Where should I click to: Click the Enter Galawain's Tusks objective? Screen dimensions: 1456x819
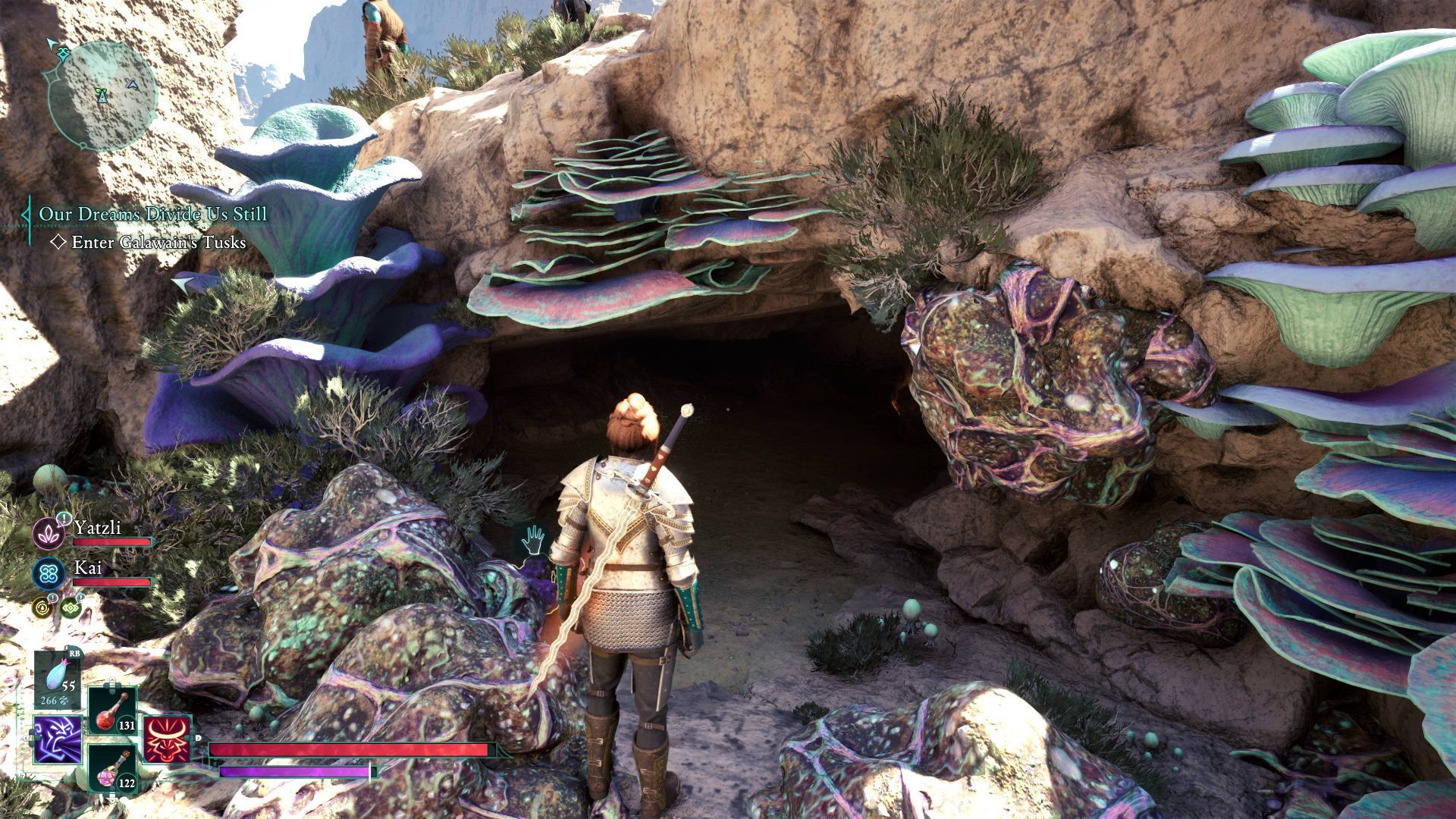(158, 243)
